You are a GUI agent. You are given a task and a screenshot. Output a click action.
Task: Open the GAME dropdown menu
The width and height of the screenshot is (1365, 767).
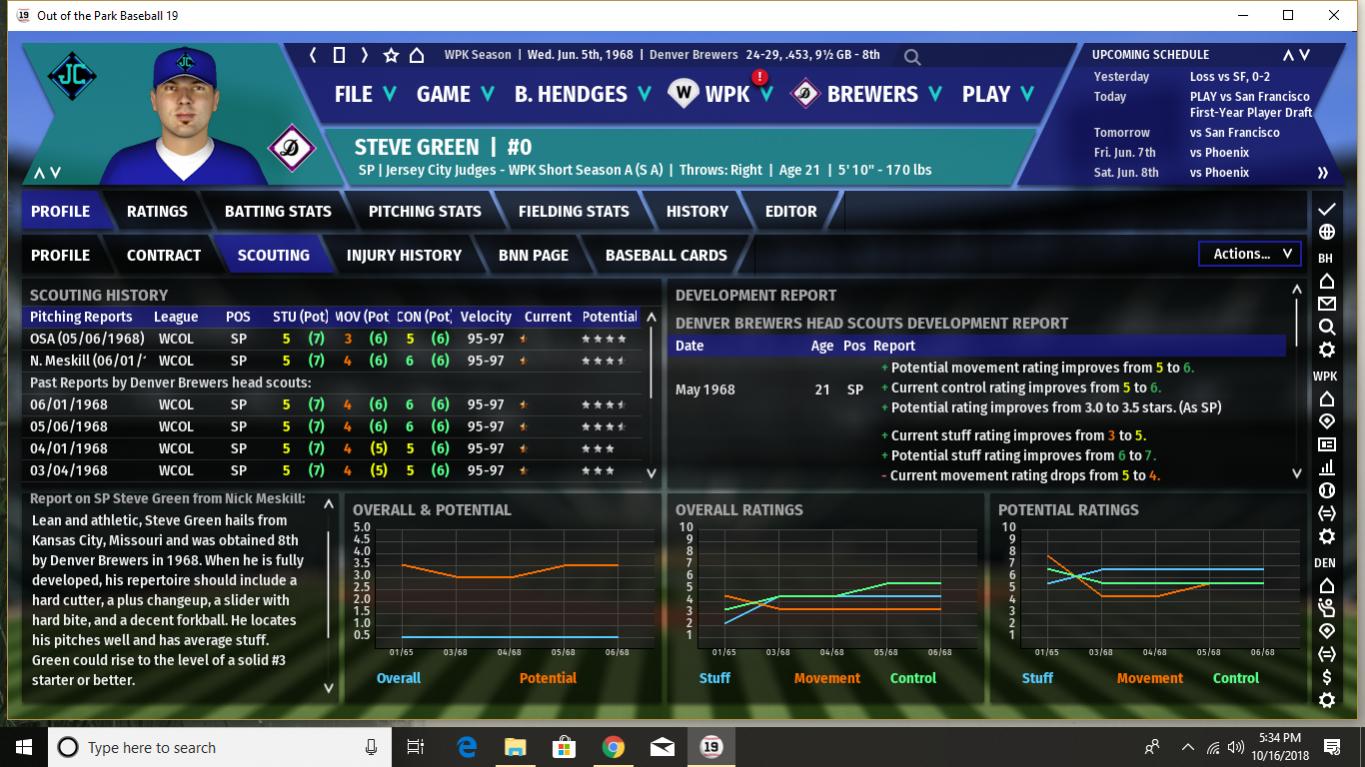pos(455,94)
